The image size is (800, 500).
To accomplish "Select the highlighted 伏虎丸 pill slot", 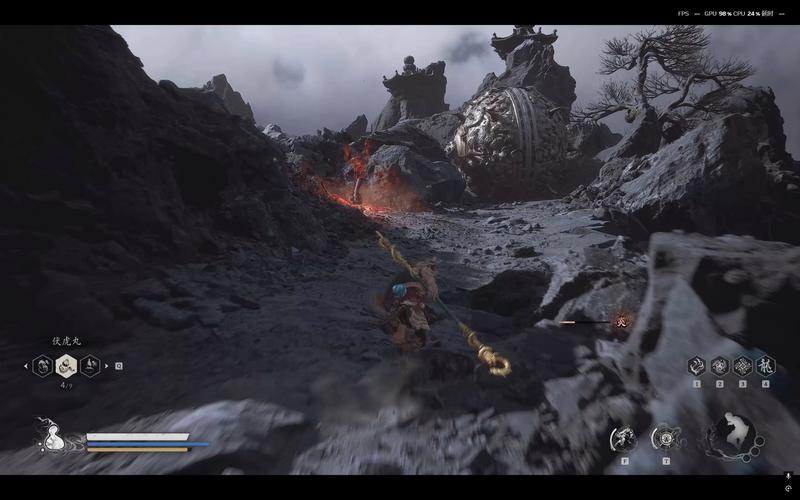I will point(66,366).
